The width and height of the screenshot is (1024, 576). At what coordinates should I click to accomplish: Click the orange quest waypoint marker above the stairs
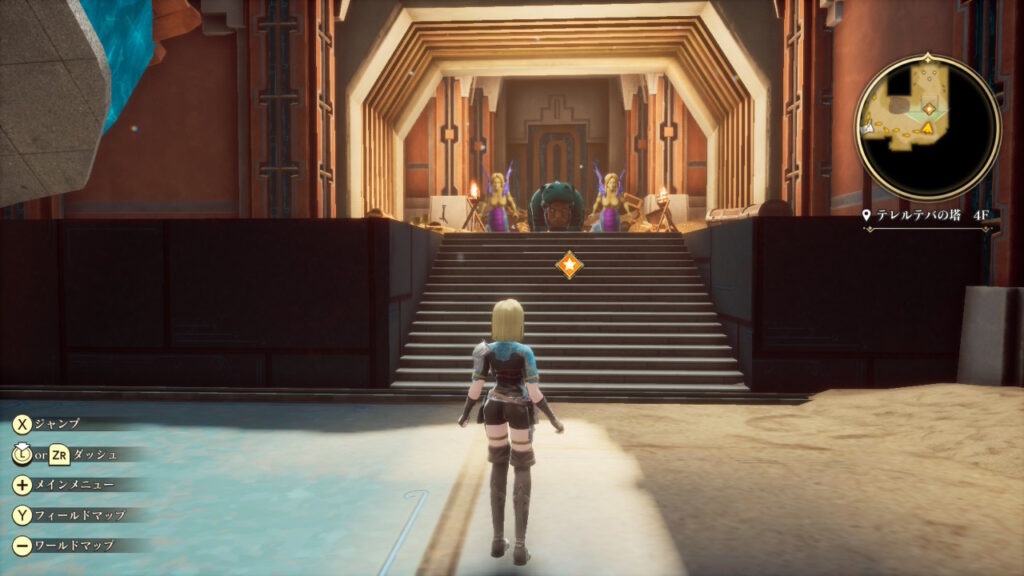pos(569,265)
